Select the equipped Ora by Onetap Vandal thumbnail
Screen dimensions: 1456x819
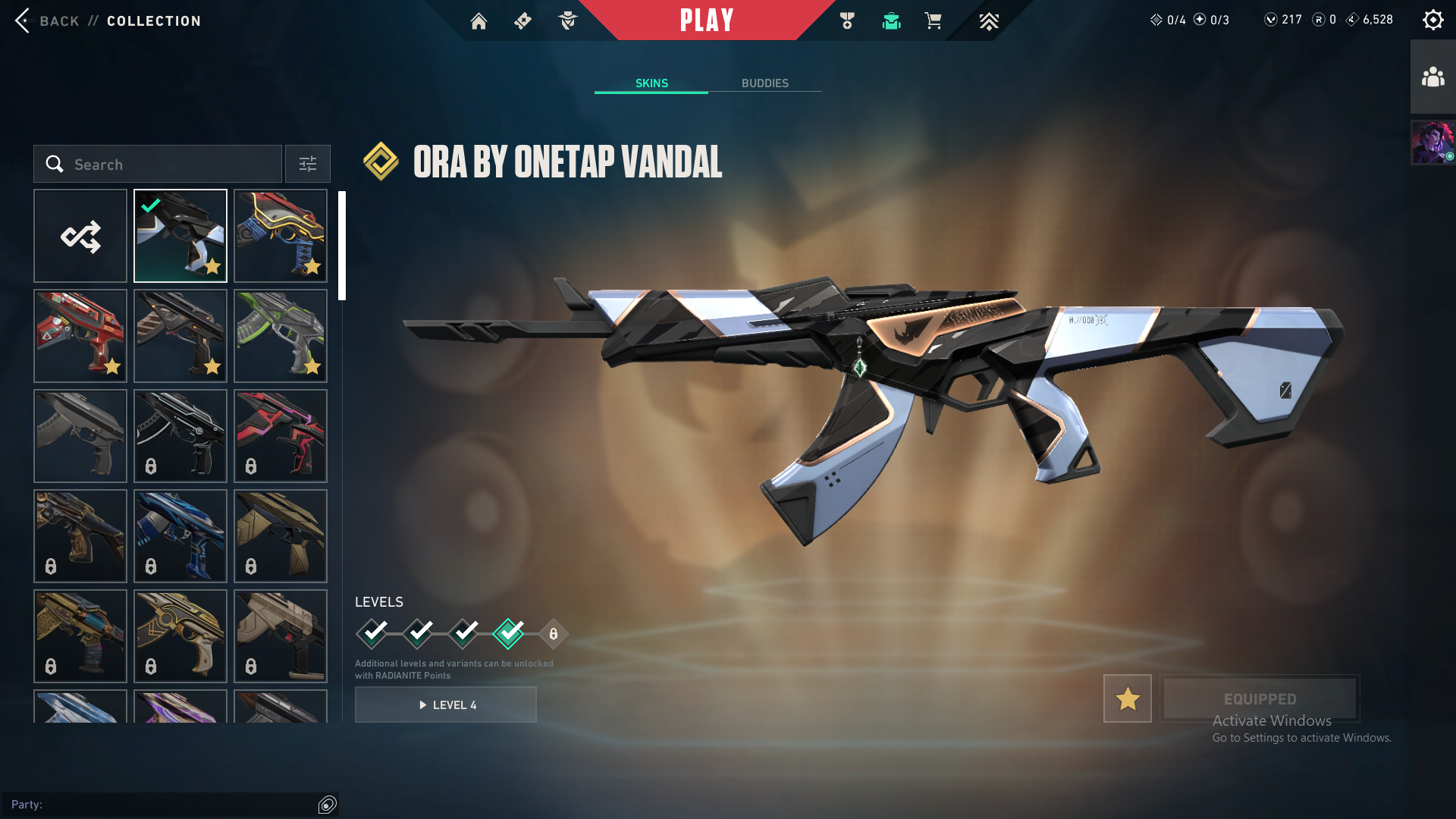[180, 236]
